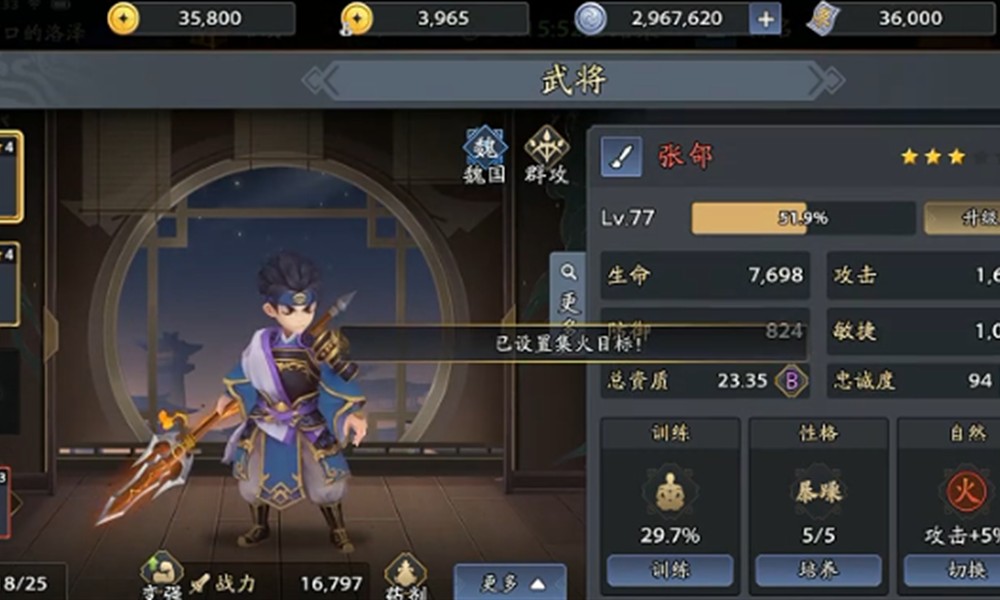Tap the golden training figure icon

coord(669,492)
